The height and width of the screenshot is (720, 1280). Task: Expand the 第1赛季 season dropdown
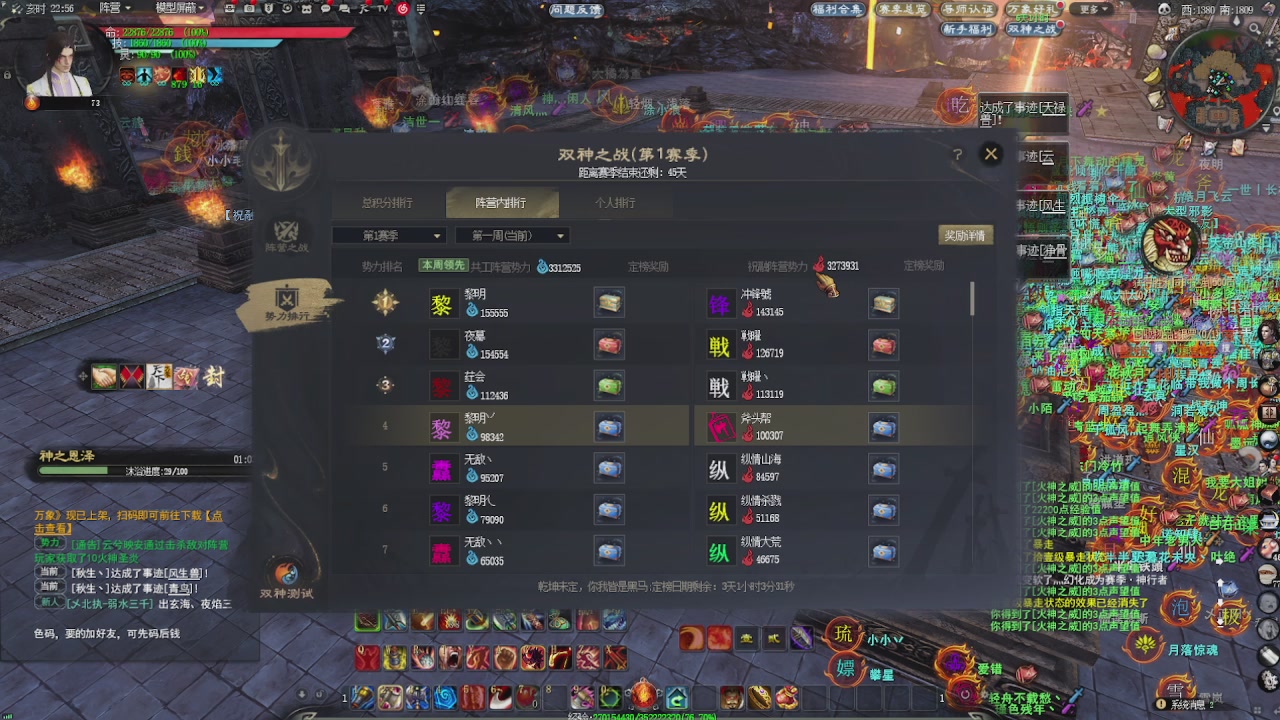pos(389,235)
